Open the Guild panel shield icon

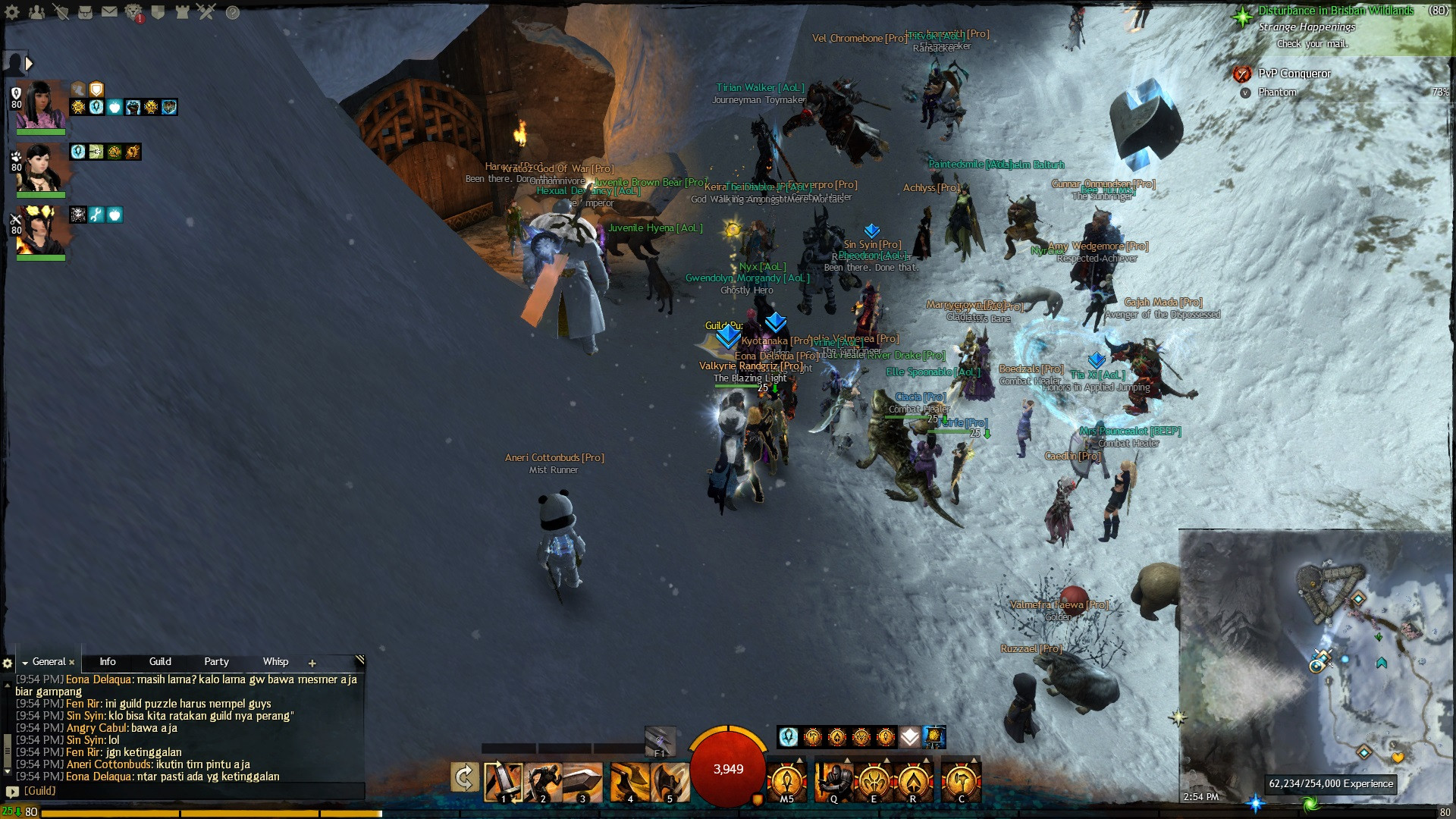(156, 11)
